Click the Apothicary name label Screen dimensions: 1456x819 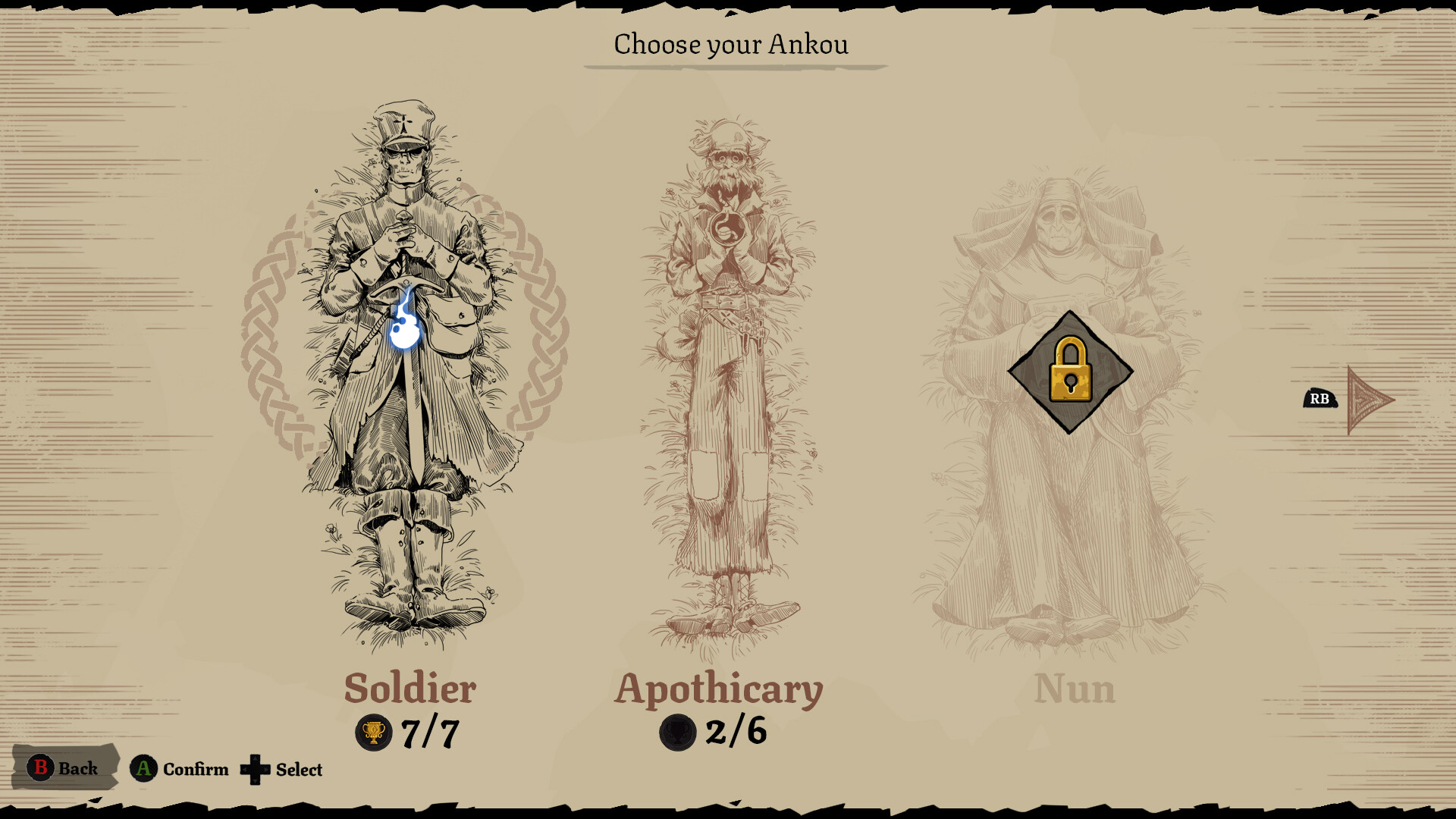pos(720,689)
